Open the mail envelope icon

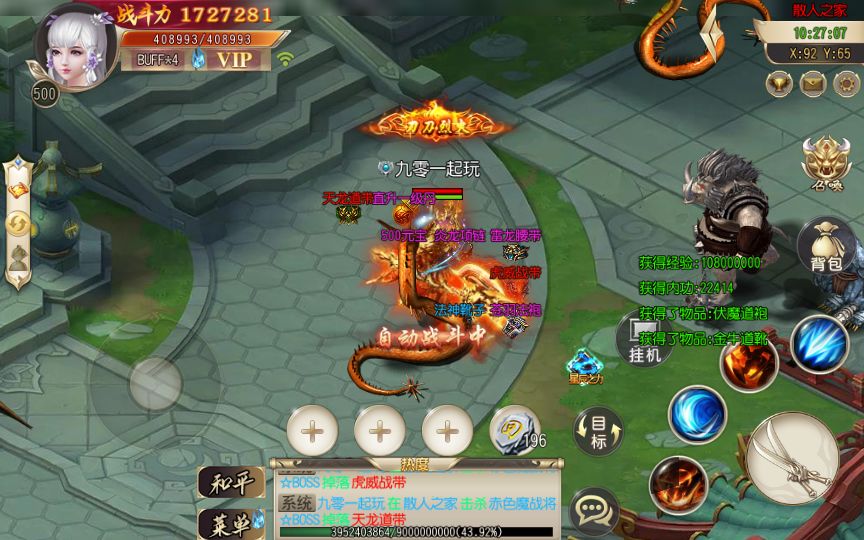click(812, 84)
